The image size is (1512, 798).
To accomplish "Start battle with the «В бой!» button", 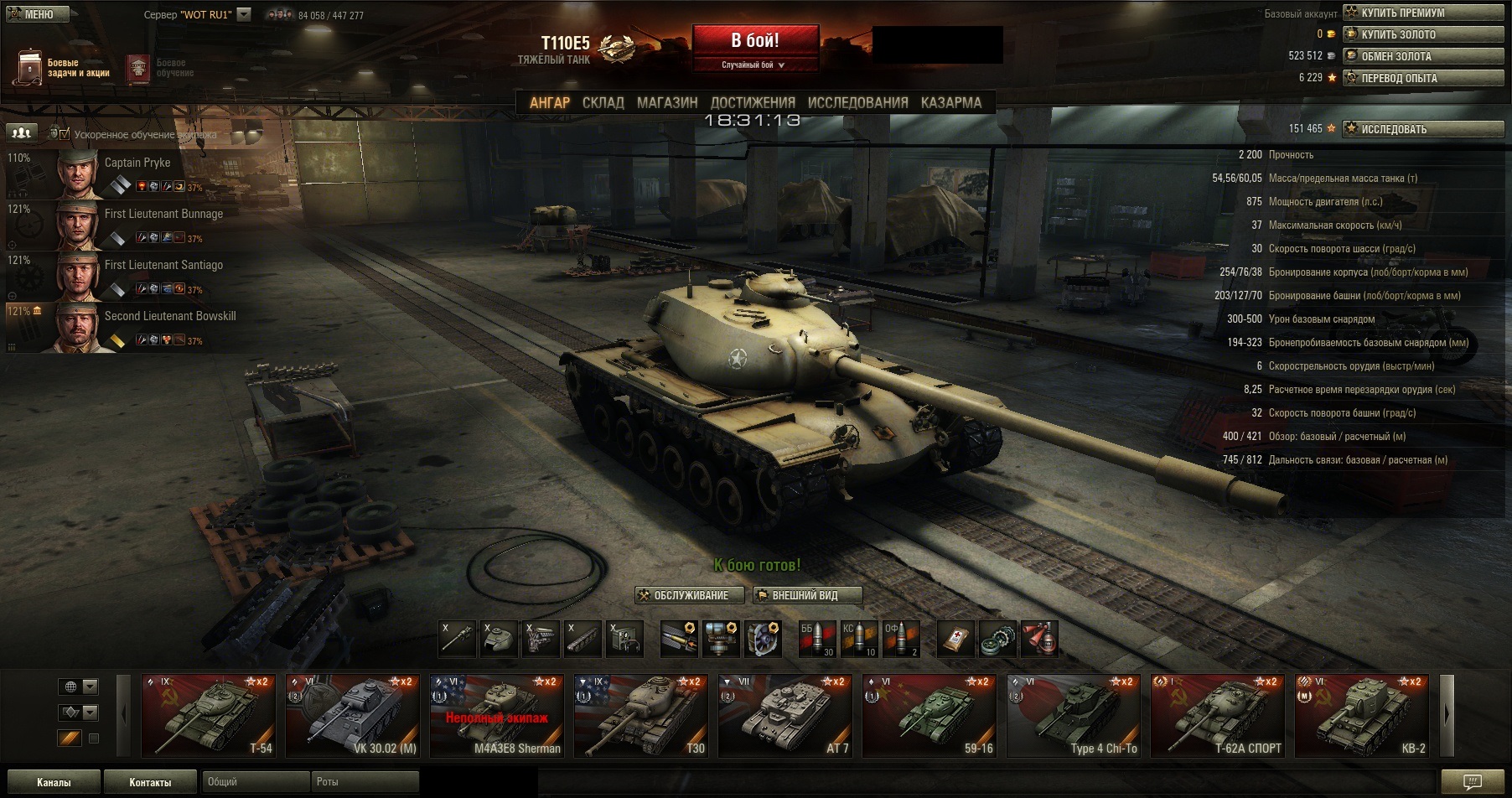I will pos(754,40).
